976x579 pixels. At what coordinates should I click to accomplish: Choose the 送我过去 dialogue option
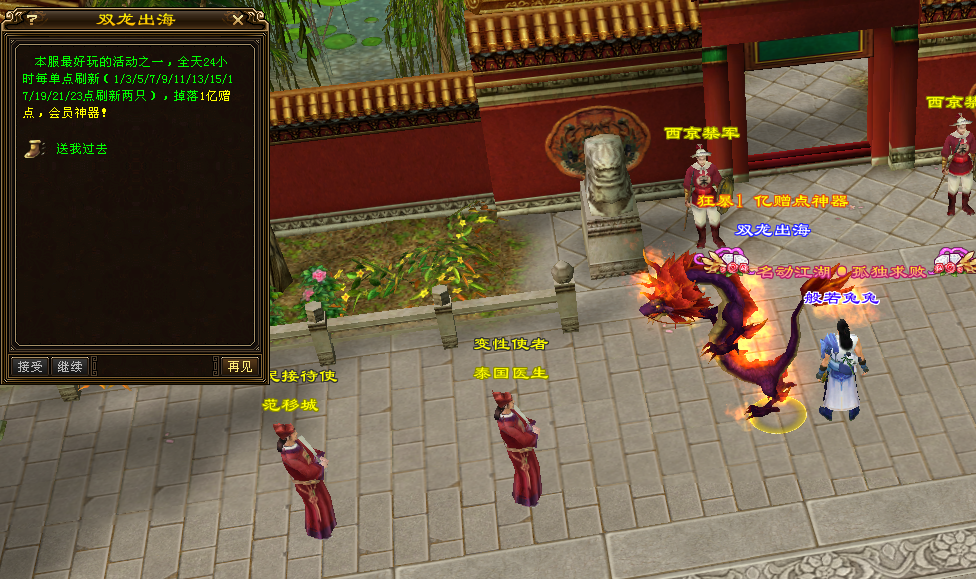pos(81,149)
